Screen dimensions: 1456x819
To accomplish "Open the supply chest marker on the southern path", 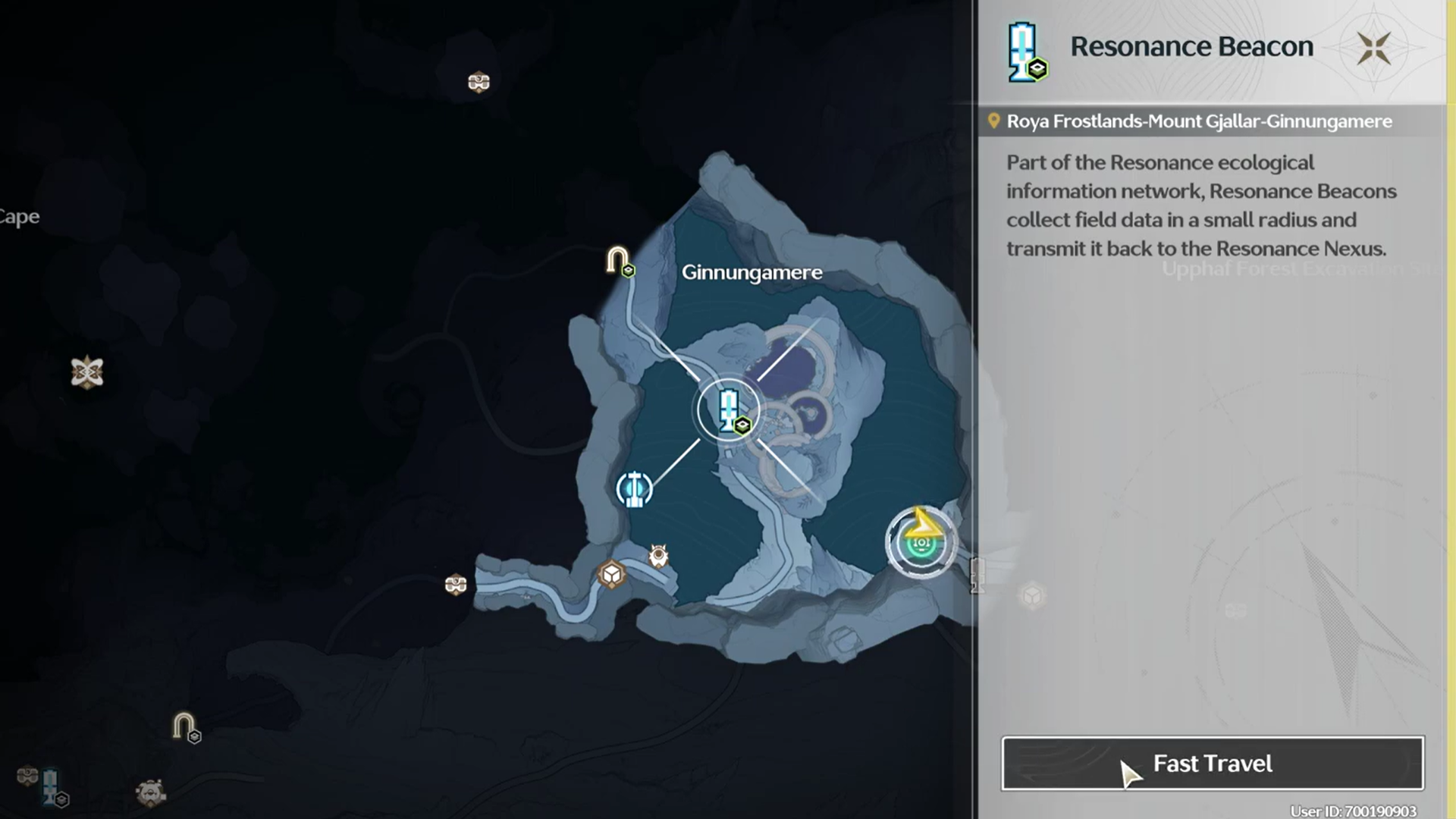I will [x=611, y=574].
